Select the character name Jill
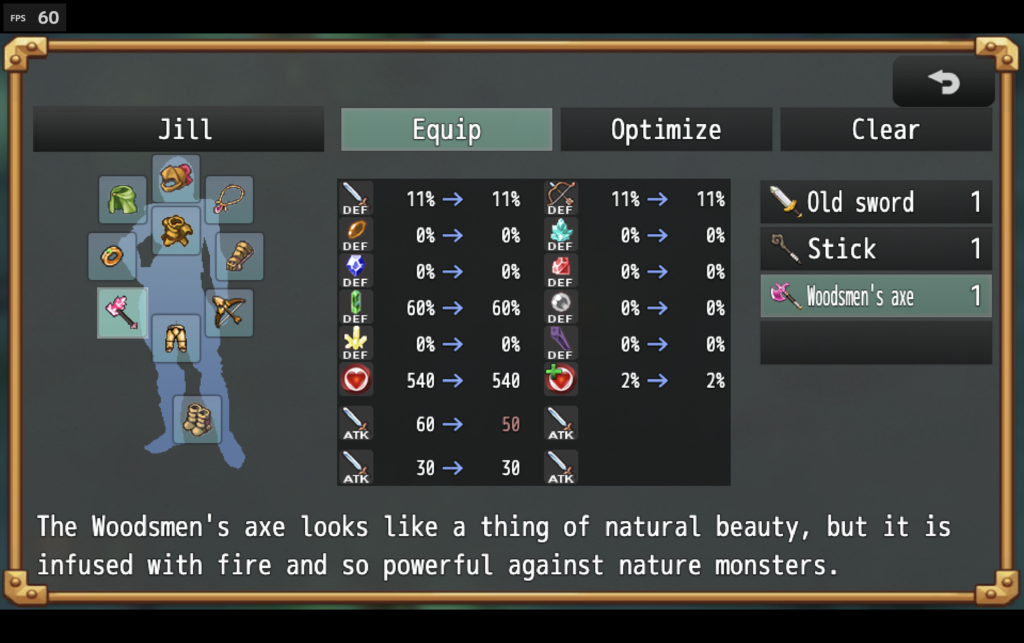 point(179,130)
